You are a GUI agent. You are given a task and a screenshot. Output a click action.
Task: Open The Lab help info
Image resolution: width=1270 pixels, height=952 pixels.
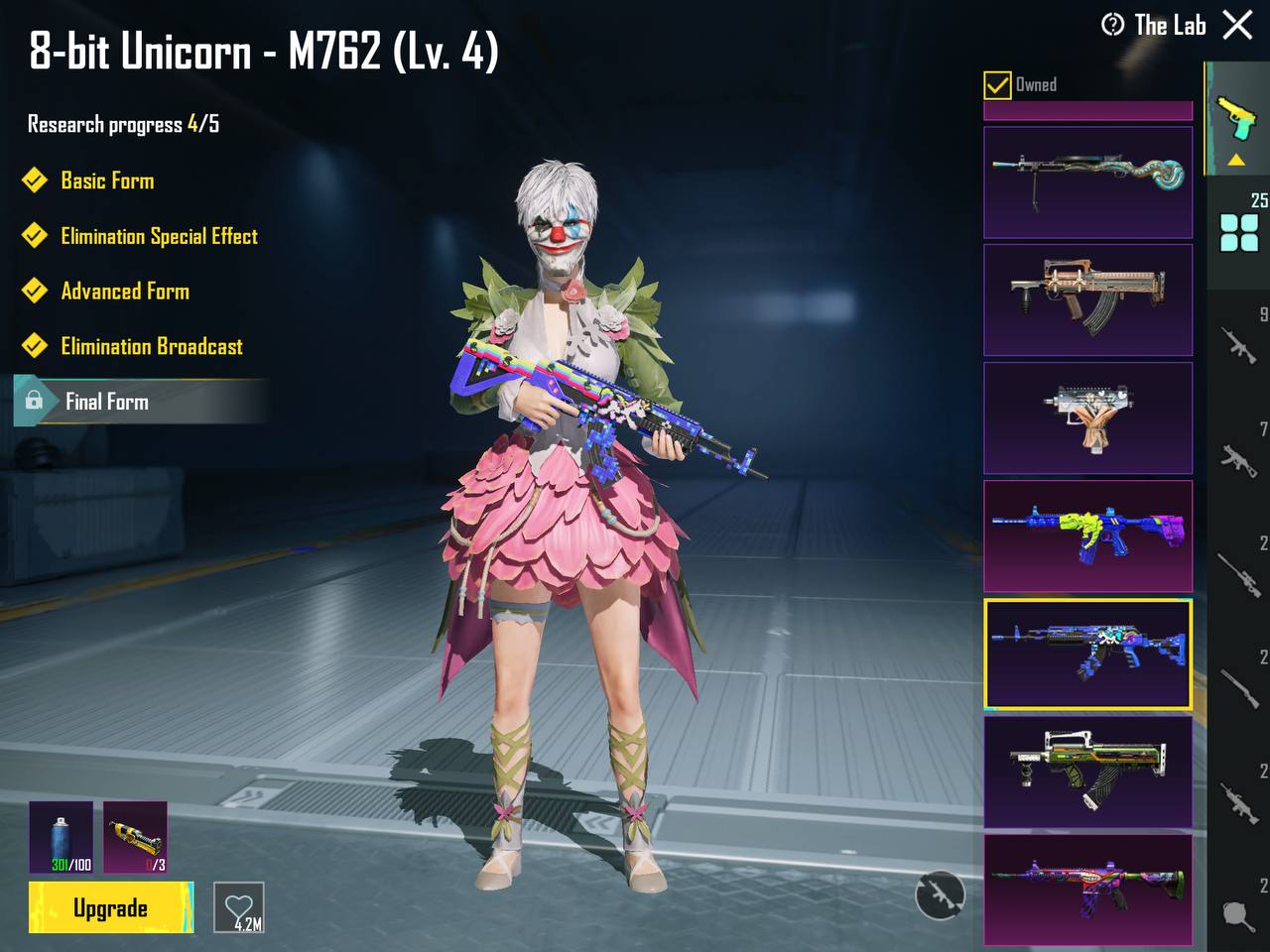point(1113,25)
